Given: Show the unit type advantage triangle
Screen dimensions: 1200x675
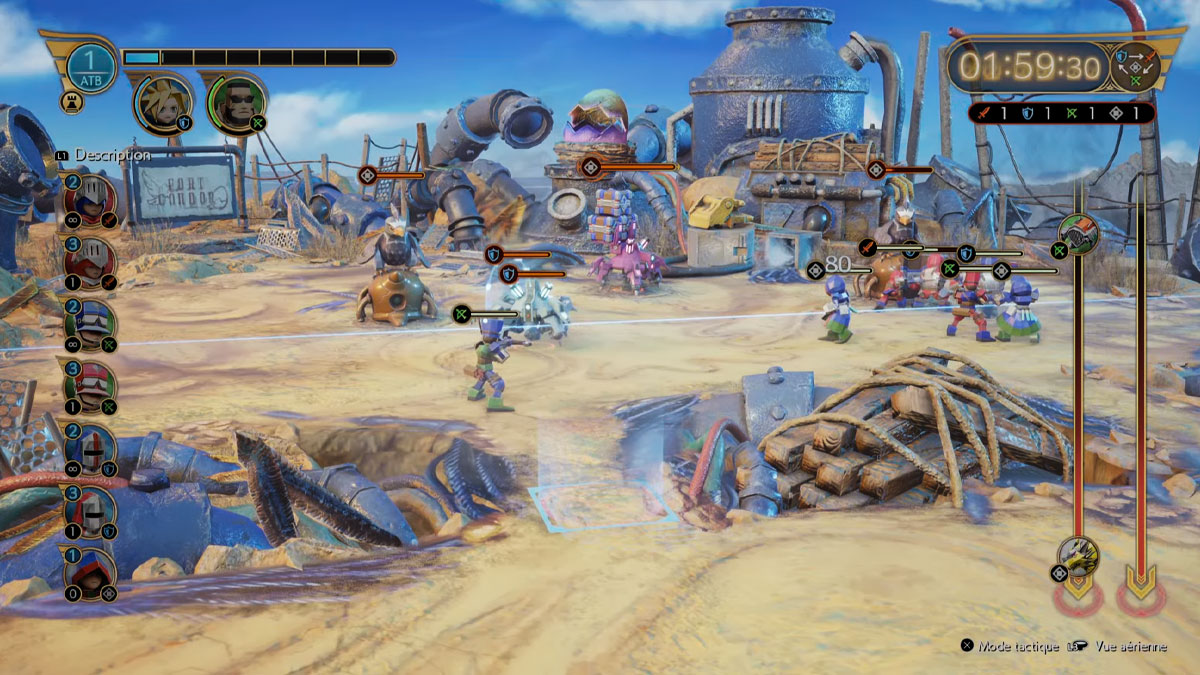Looking at the screenshot, I should 1135,66.
